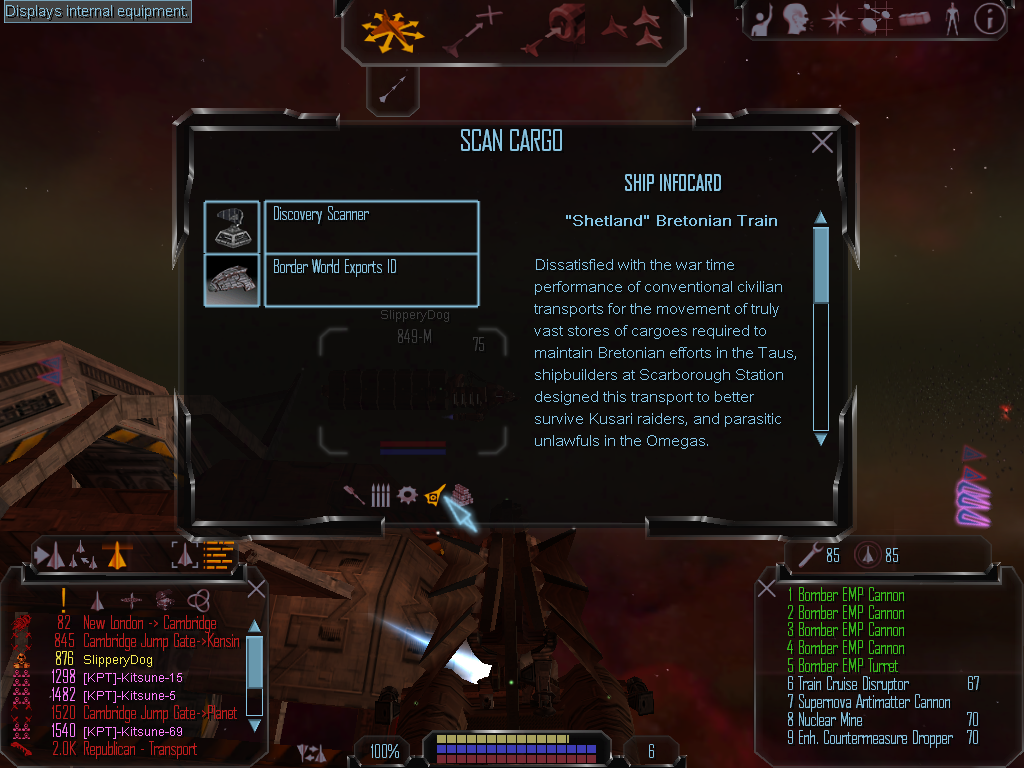
Task: Pick the Republican - Transport contact
Action: [139, 749]
